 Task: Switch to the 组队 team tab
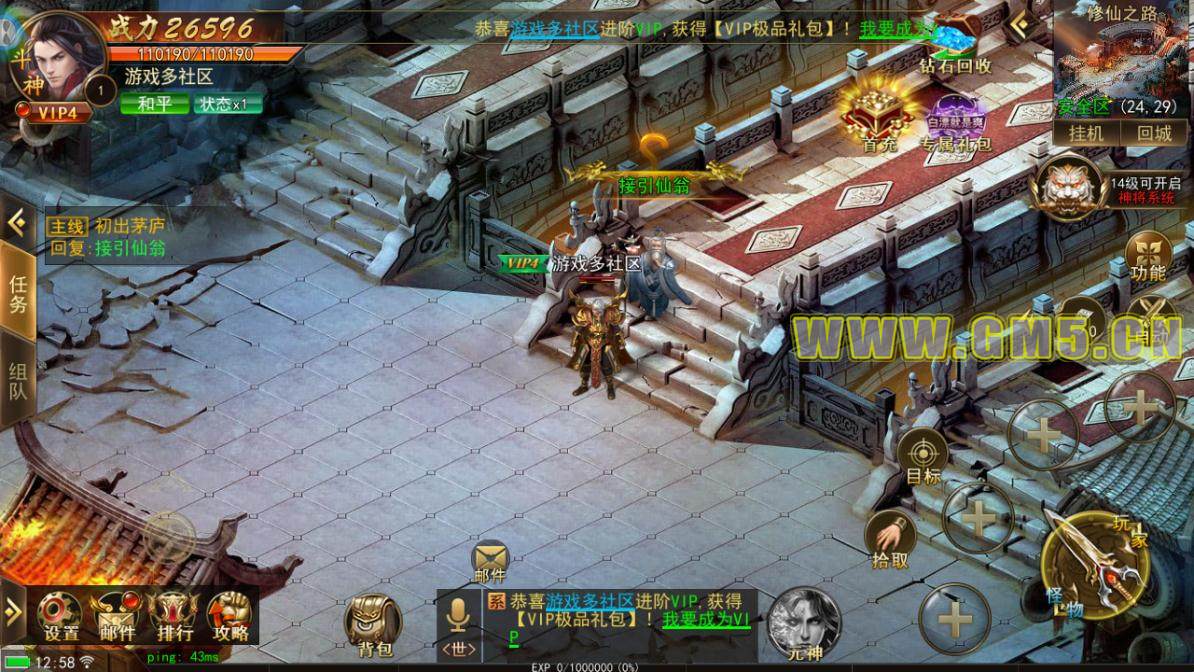click(18, 380)
